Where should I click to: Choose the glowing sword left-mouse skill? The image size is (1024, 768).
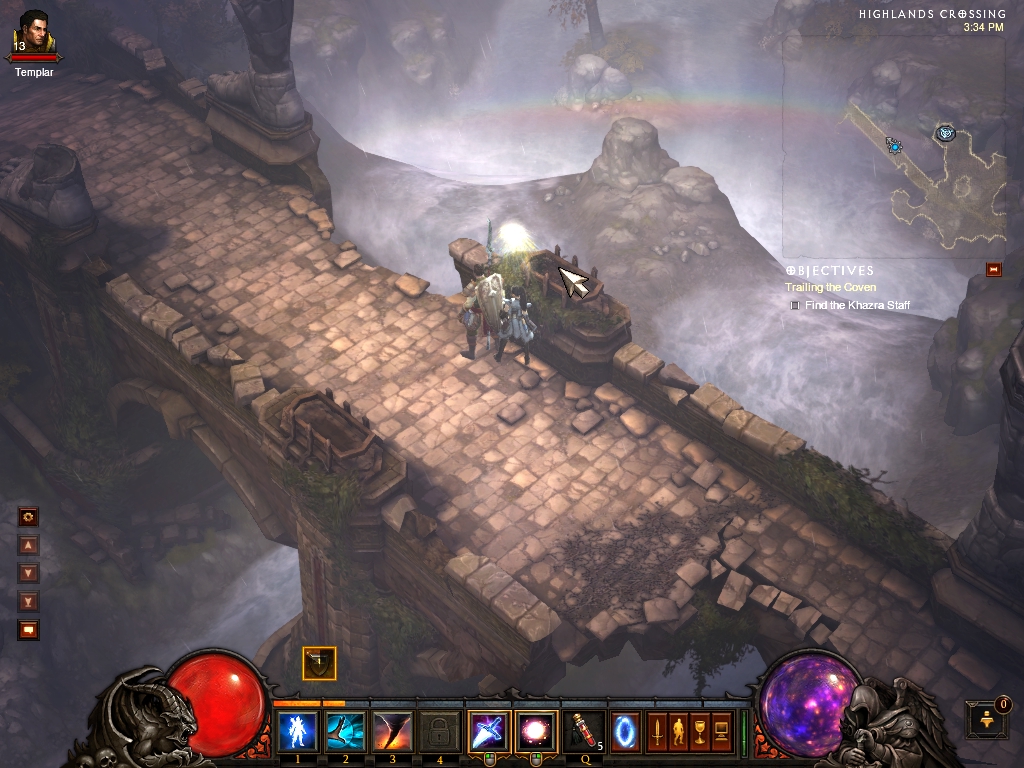[488, 731]
